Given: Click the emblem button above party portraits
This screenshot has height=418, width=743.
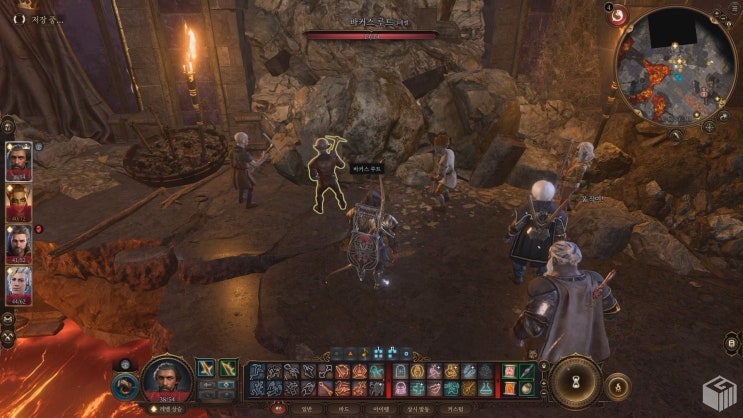Looking at the screenshot, I should (x=8, y=127).
